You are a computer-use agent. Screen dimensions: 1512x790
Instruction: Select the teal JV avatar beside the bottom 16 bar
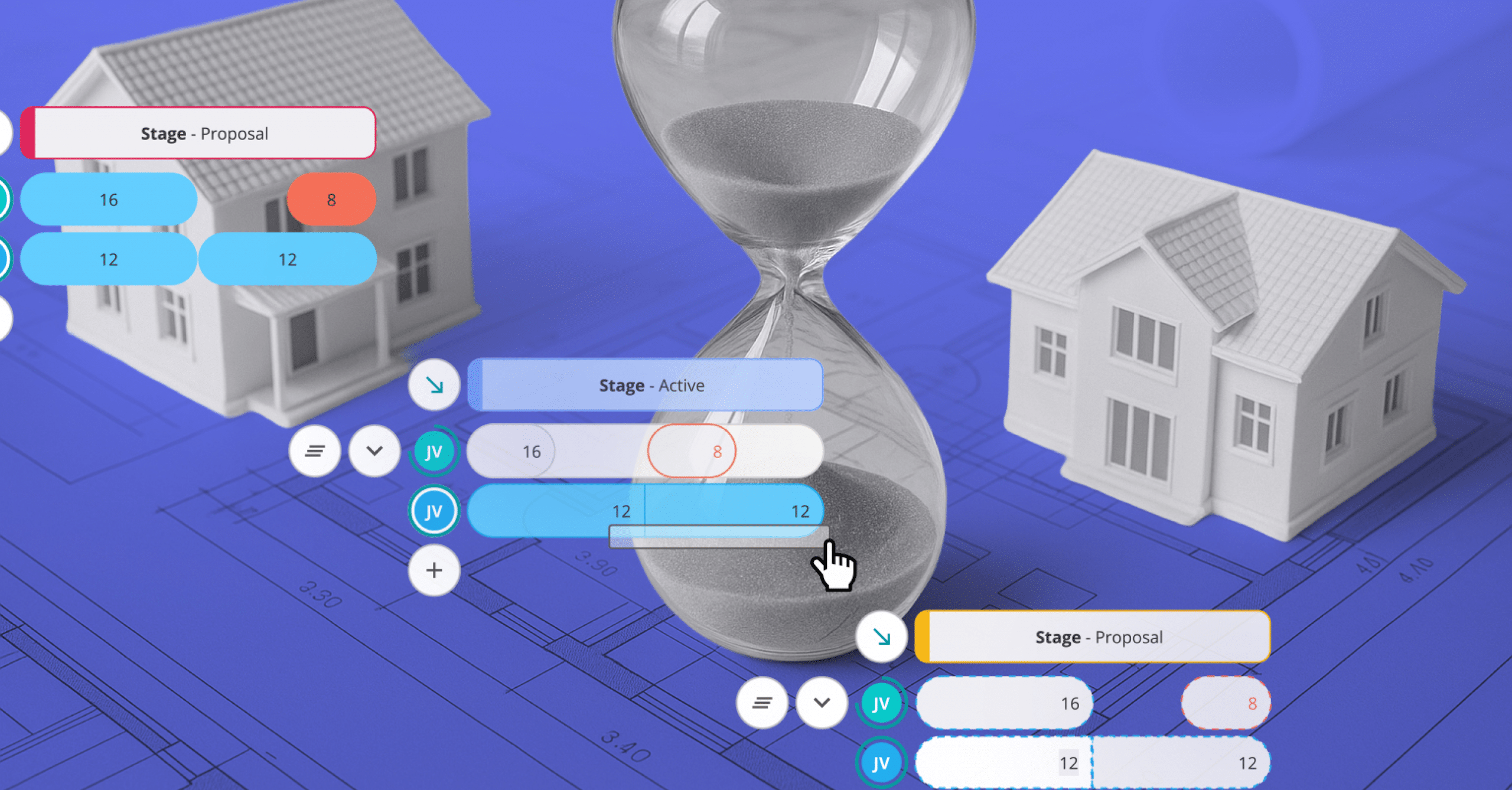pyautogui.click(x=881, y=703)
